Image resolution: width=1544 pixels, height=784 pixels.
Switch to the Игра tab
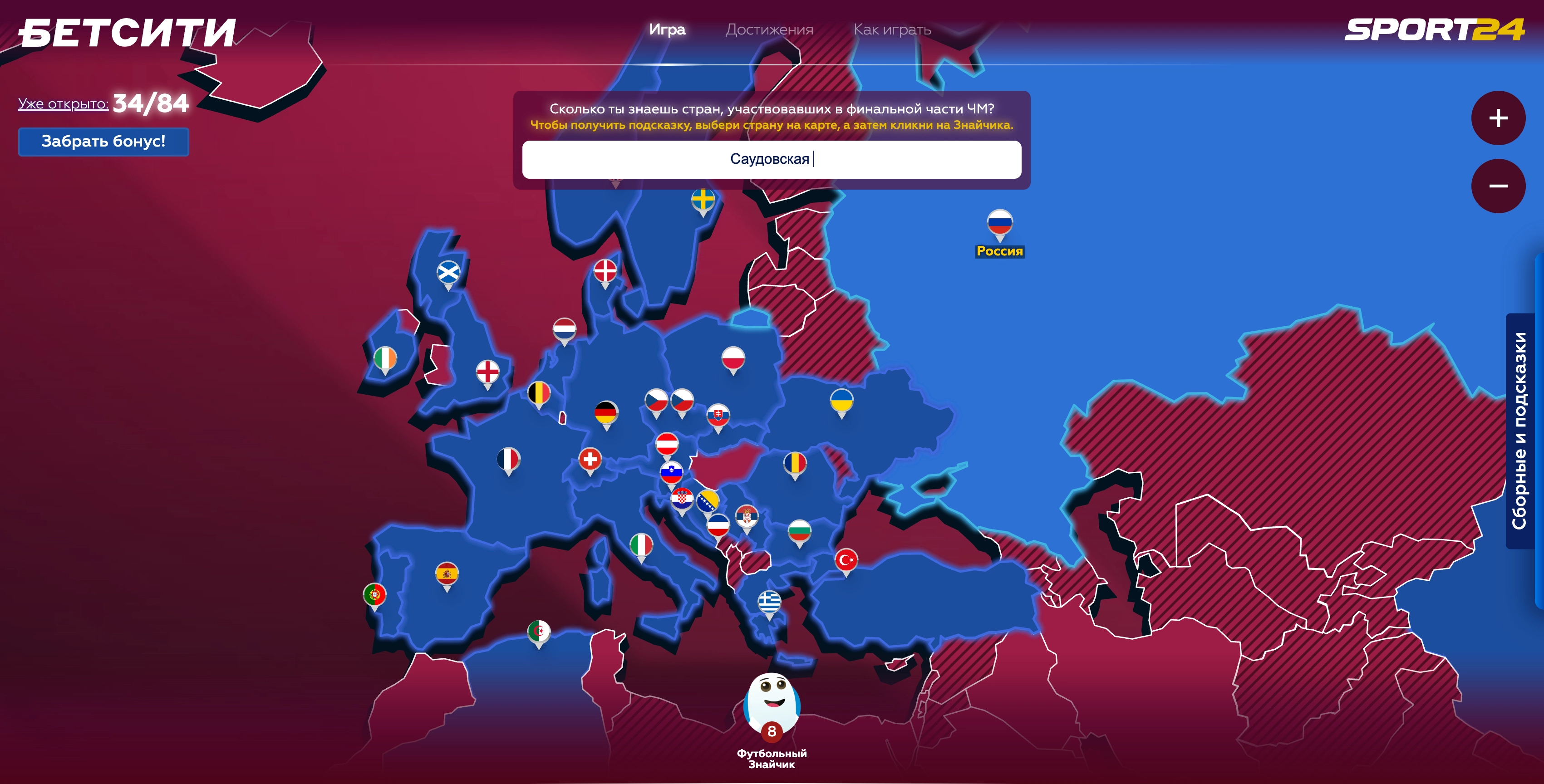pyautogui.click(x=667, y=29)
